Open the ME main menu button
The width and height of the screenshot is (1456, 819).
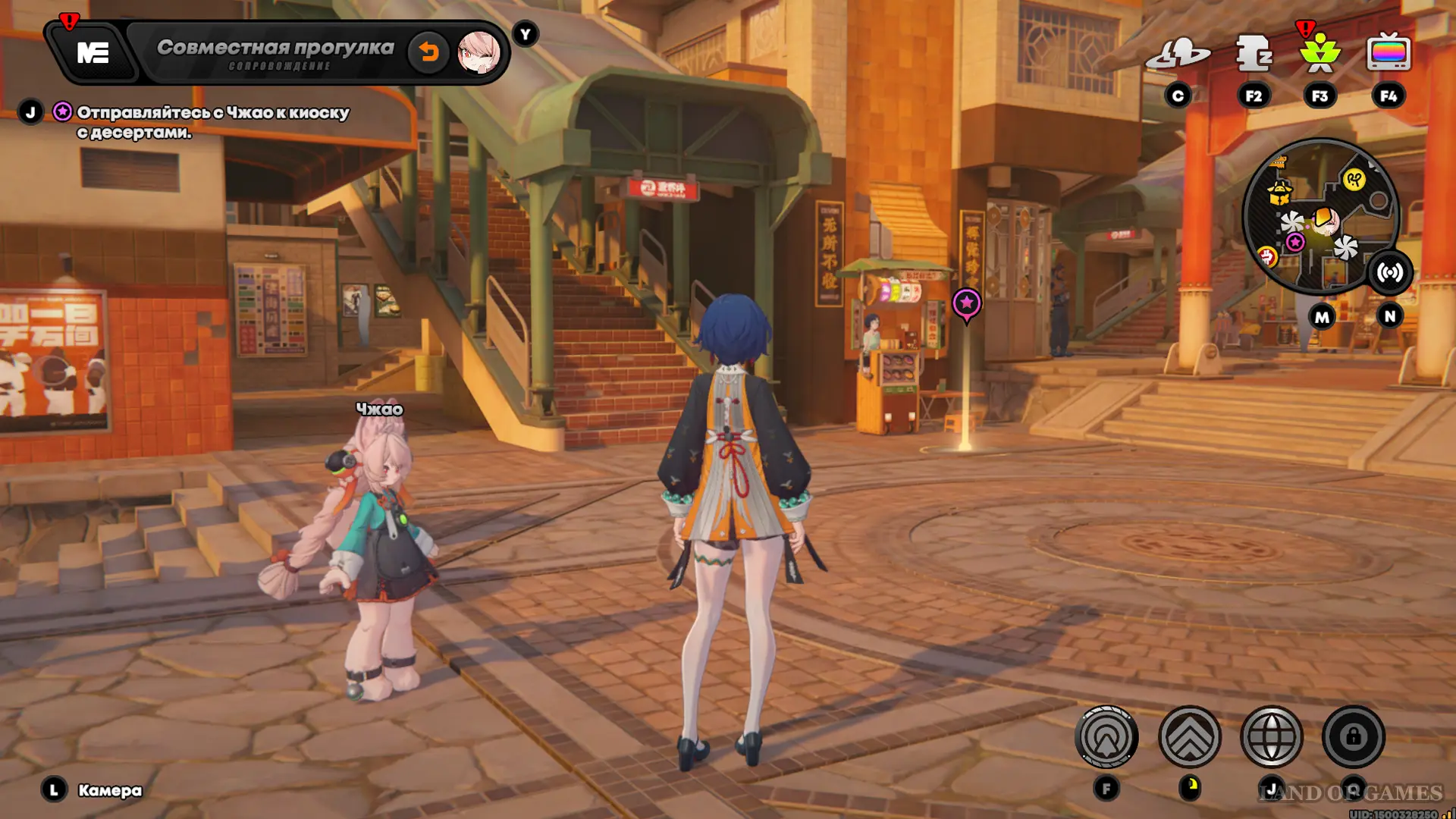(93, 52)
